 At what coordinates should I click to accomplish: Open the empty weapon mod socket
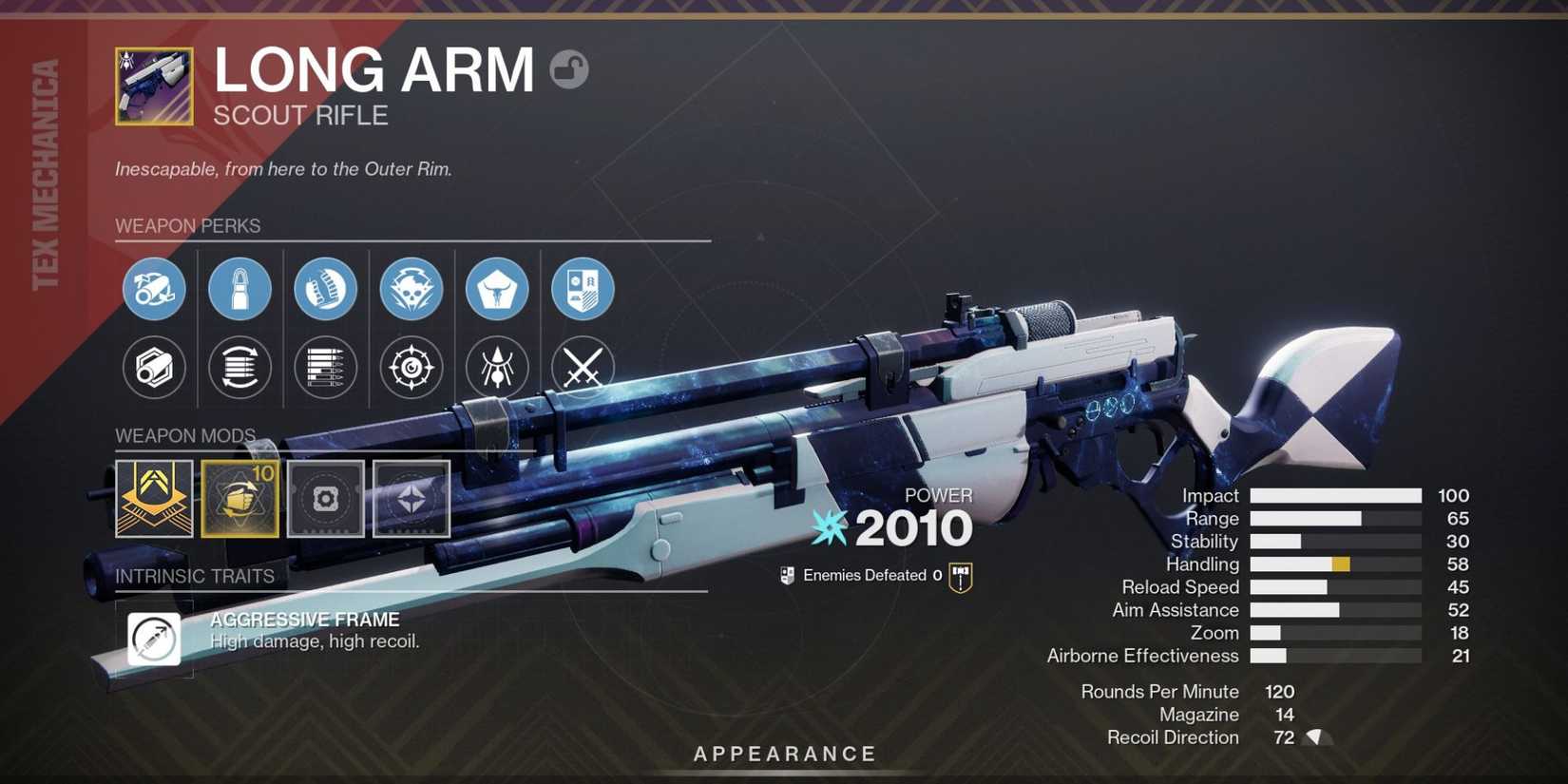tap(323, 497)
